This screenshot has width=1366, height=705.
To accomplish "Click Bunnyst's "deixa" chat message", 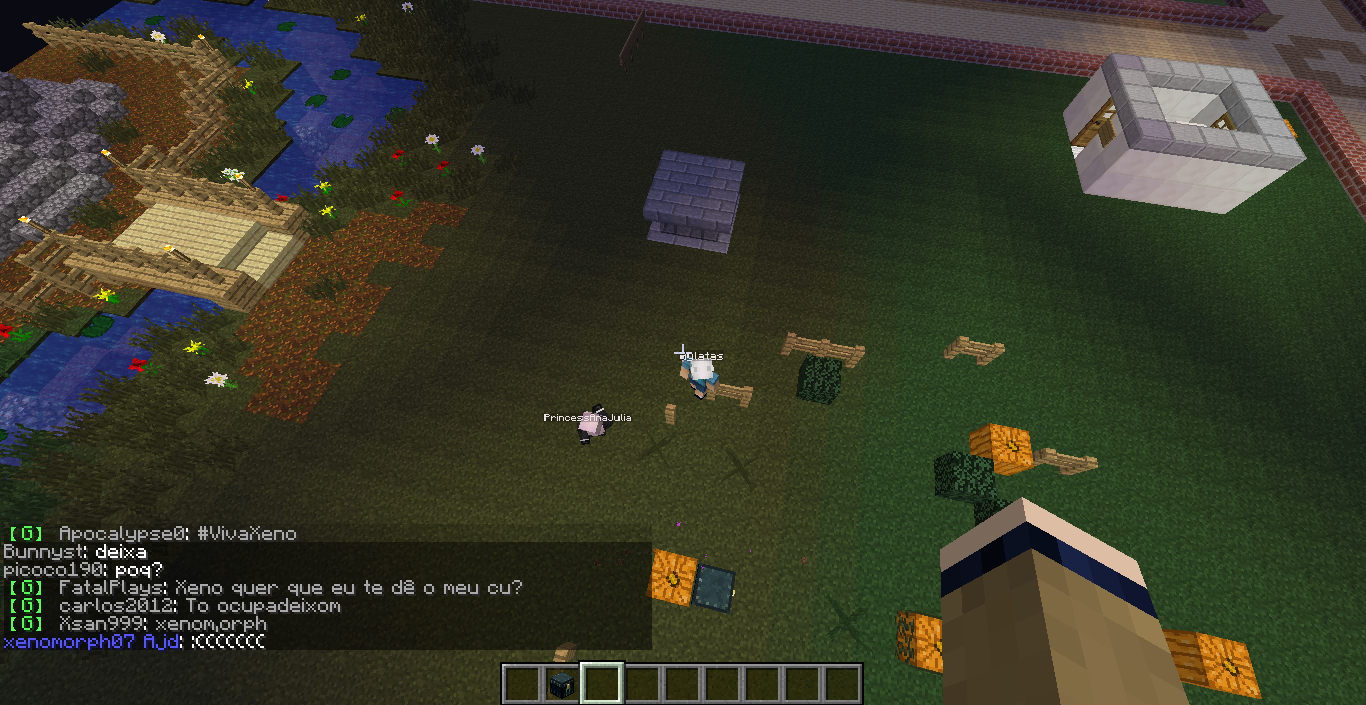I will (75, 552).
